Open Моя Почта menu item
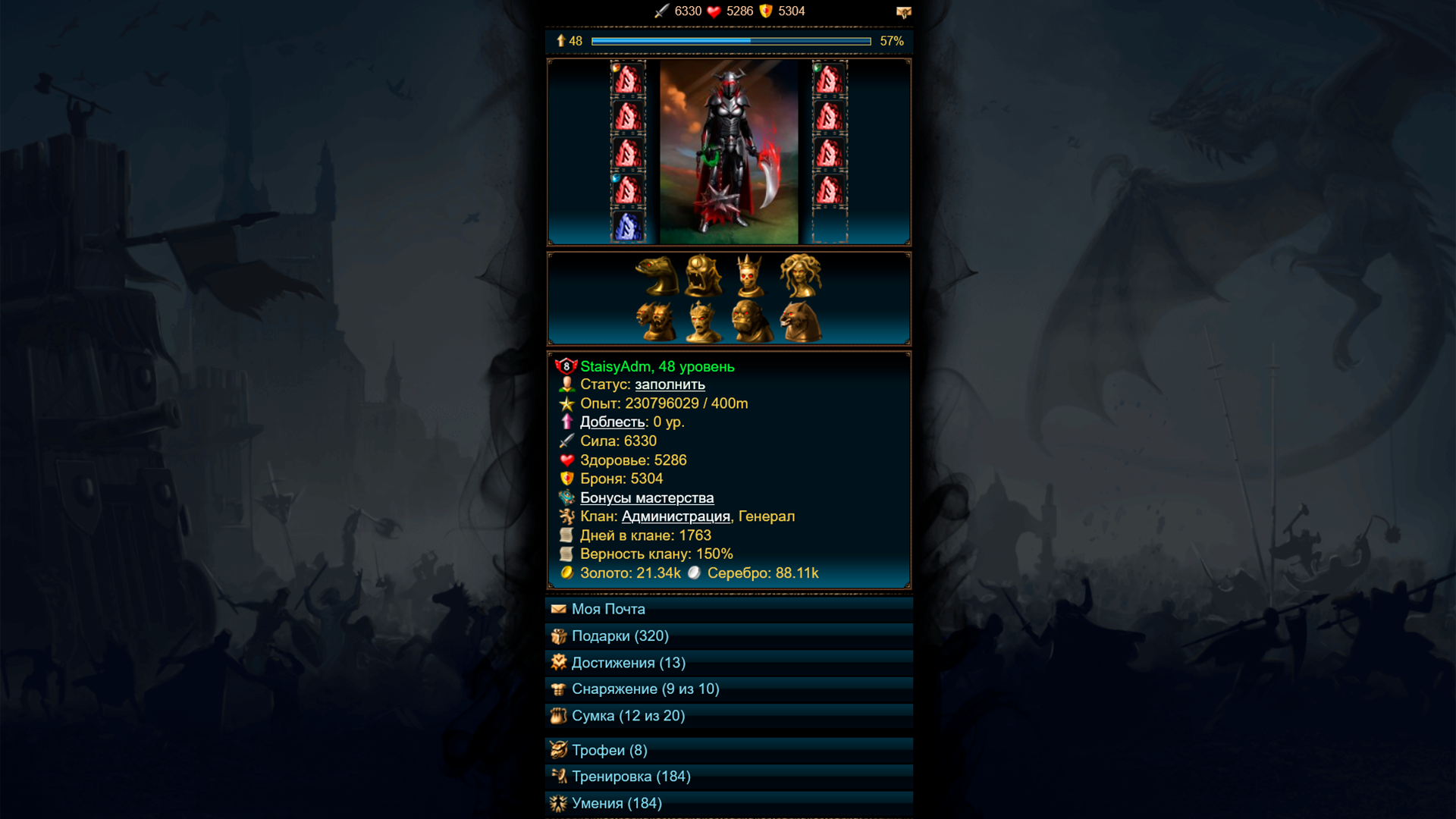The image size is (1456, 819). click(x=607, y=609)
